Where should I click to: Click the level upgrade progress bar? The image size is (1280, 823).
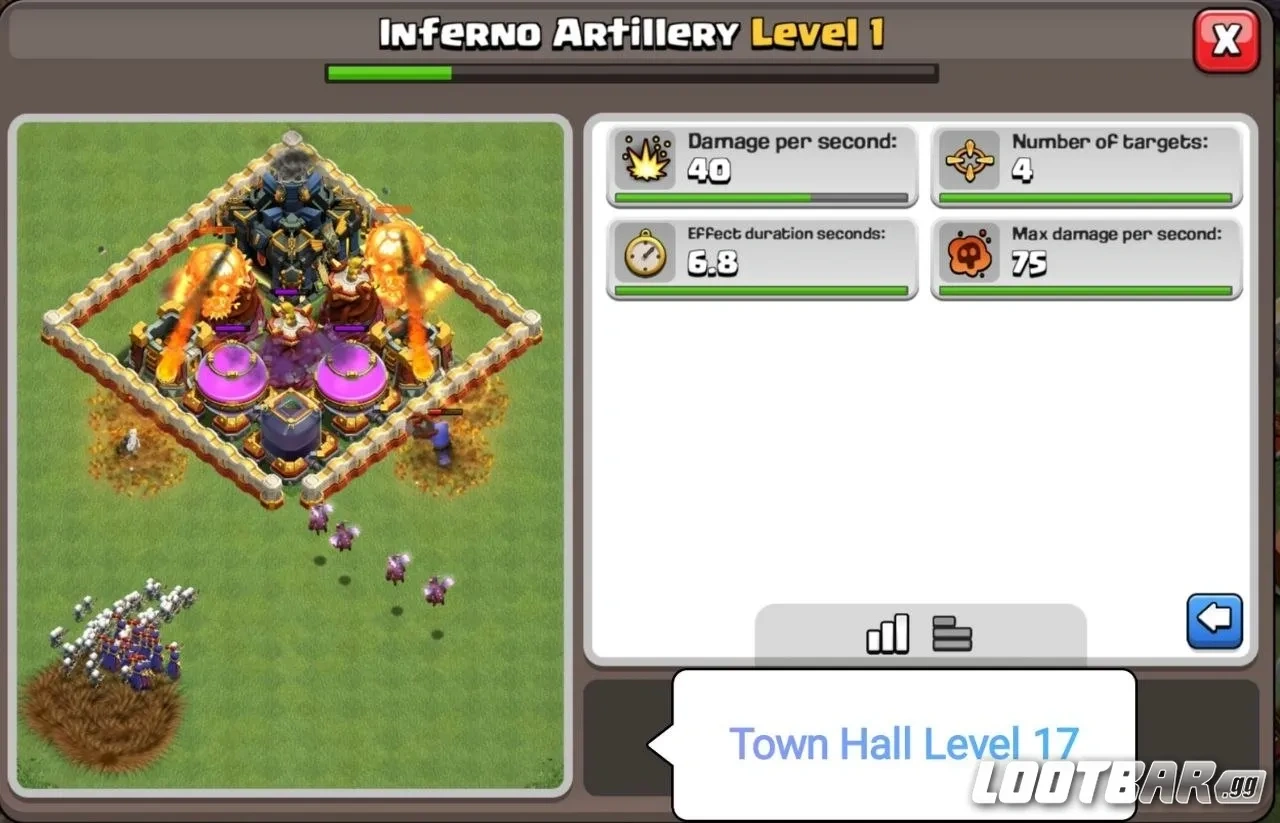point(630,70)
